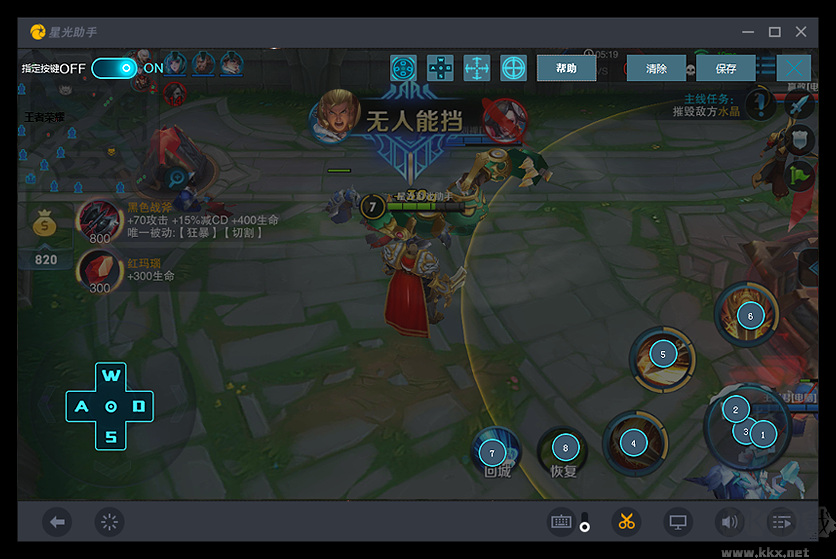Viewport: 836px width, 559px height.
Task: Clear key mappings with 清除
Action: (x=656, y=68)
